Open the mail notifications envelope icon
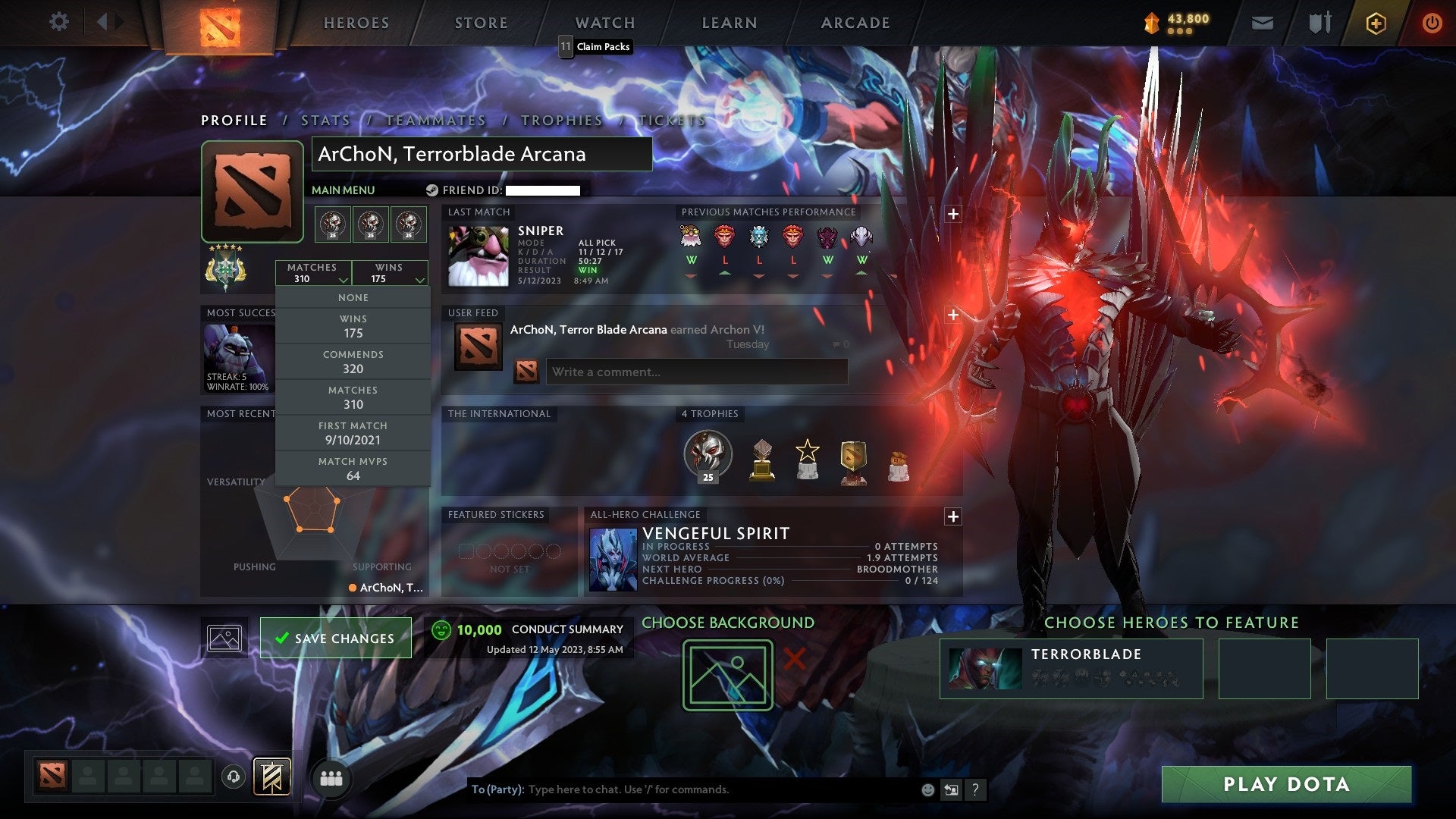The width and height of the screenshot is (1456, 819). coord(1263,22)
